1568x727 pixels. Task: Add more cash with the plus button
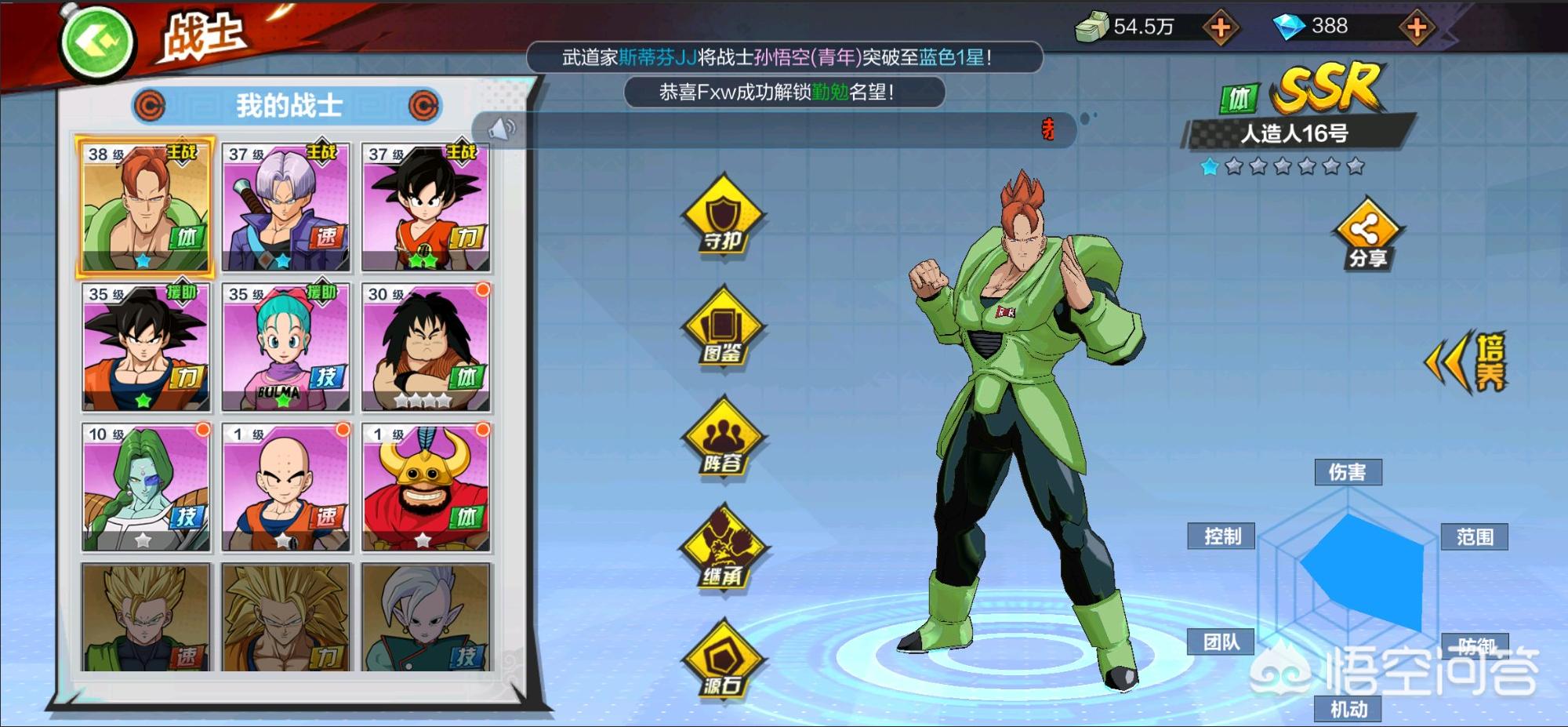coord(1220,29)
